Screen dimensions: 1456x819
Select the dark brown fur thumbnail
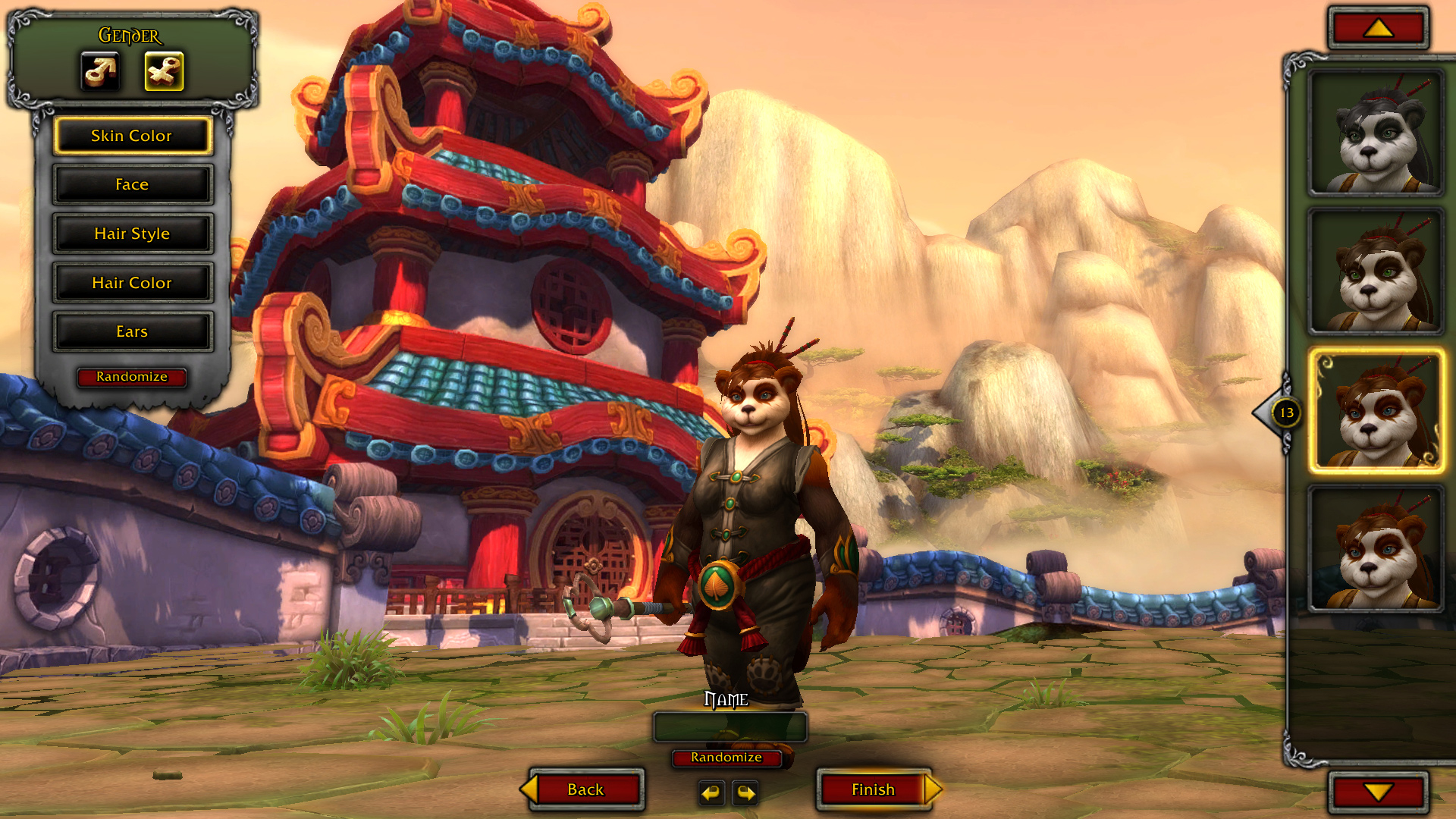(1376, 271)
